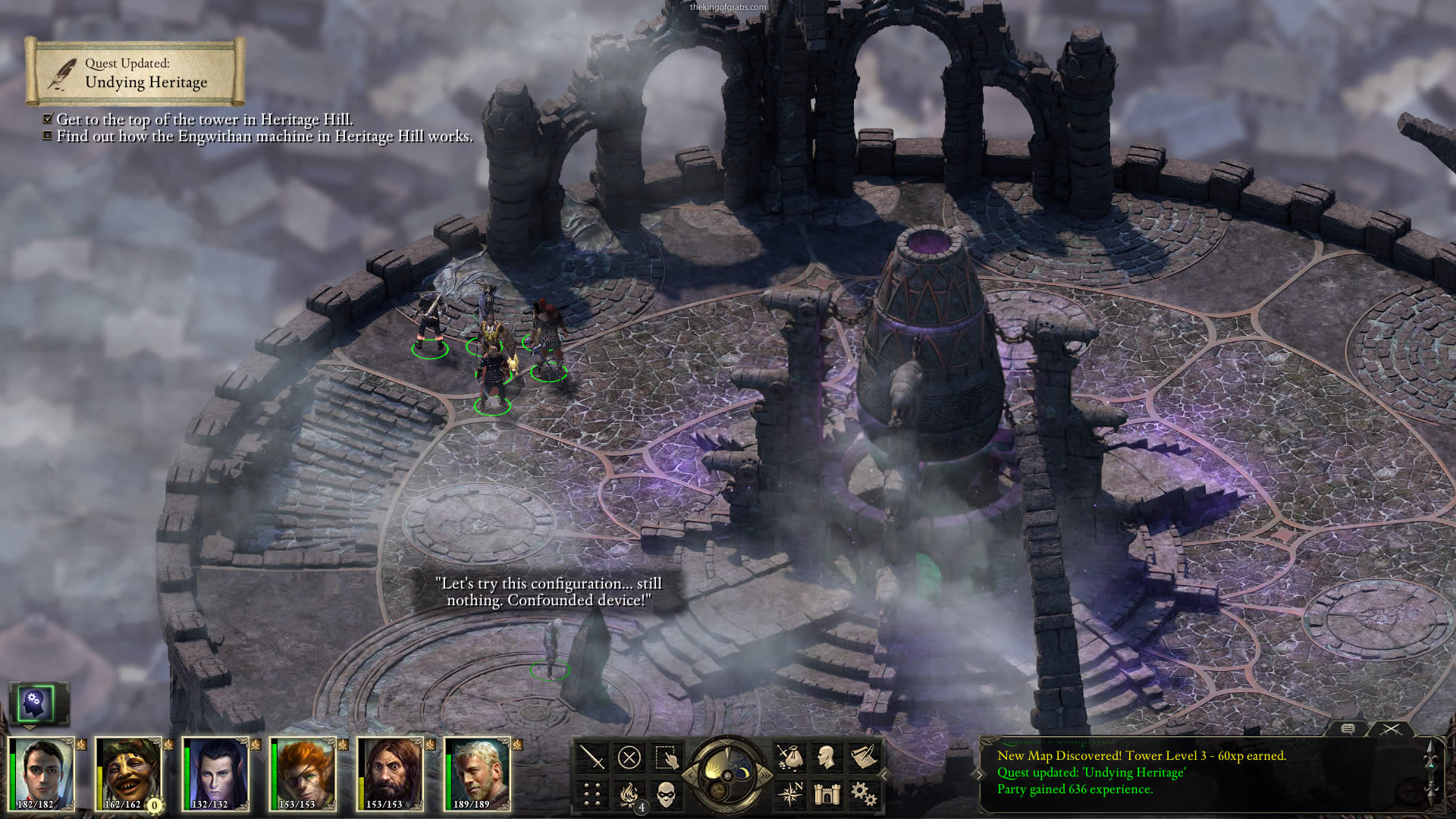Select the grinning character portrait with 162 health
The height and width of the screenshot is (819, 1456).
pos(129,773)
